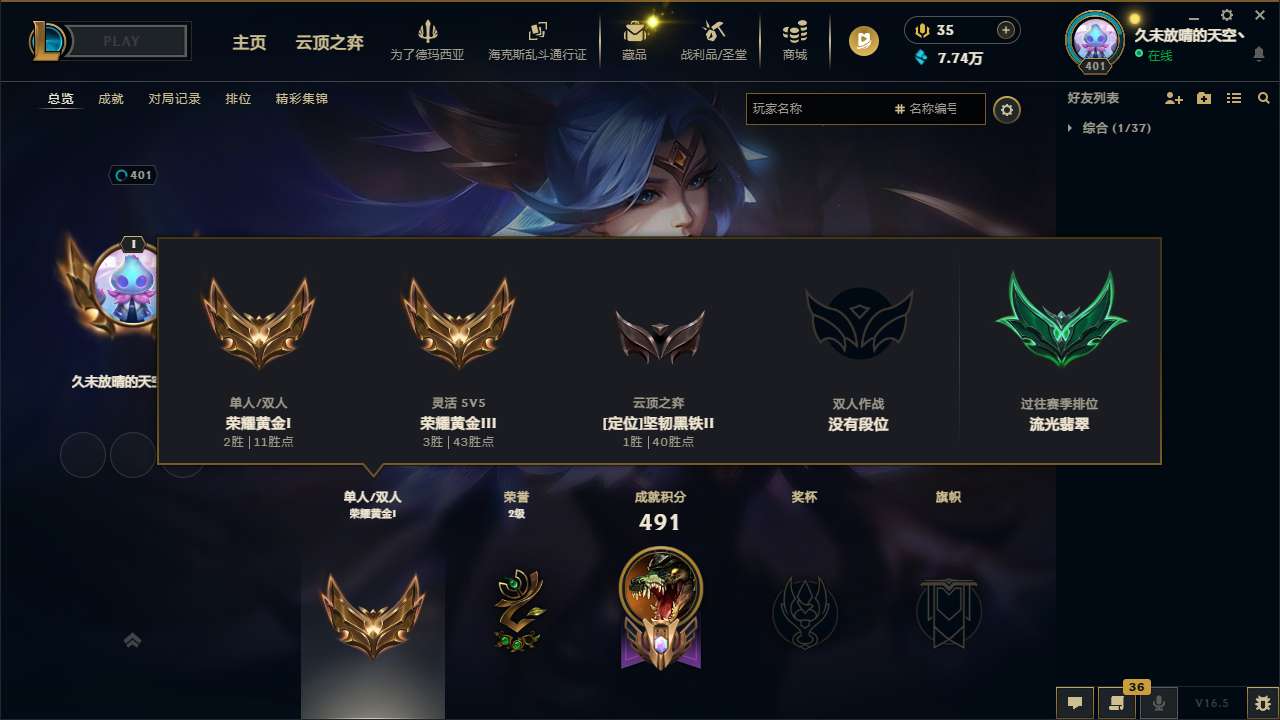Open chat conversations icon showing 36 messages
This screenshot has width=1280, height=720.
[x=1117, y=702]
